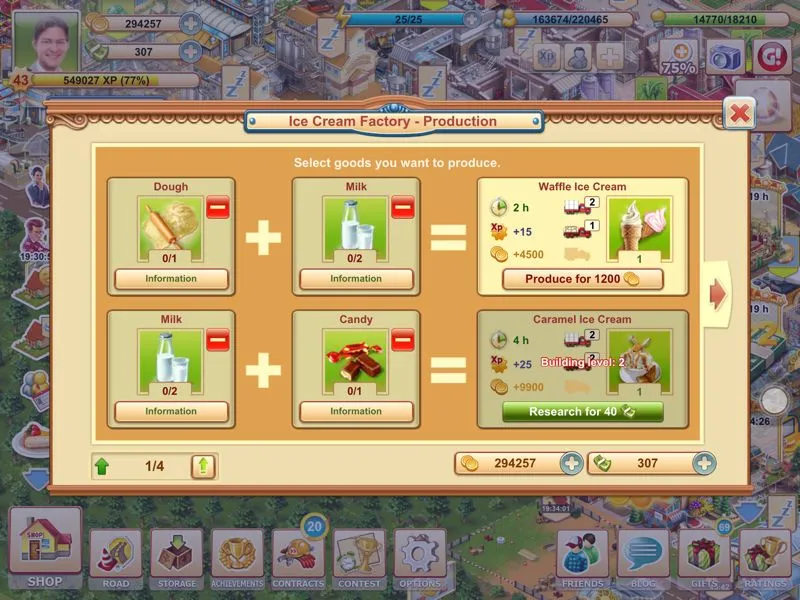Open the Friends panel
This screenshot has height=600, width=800.
coord(582,557)
